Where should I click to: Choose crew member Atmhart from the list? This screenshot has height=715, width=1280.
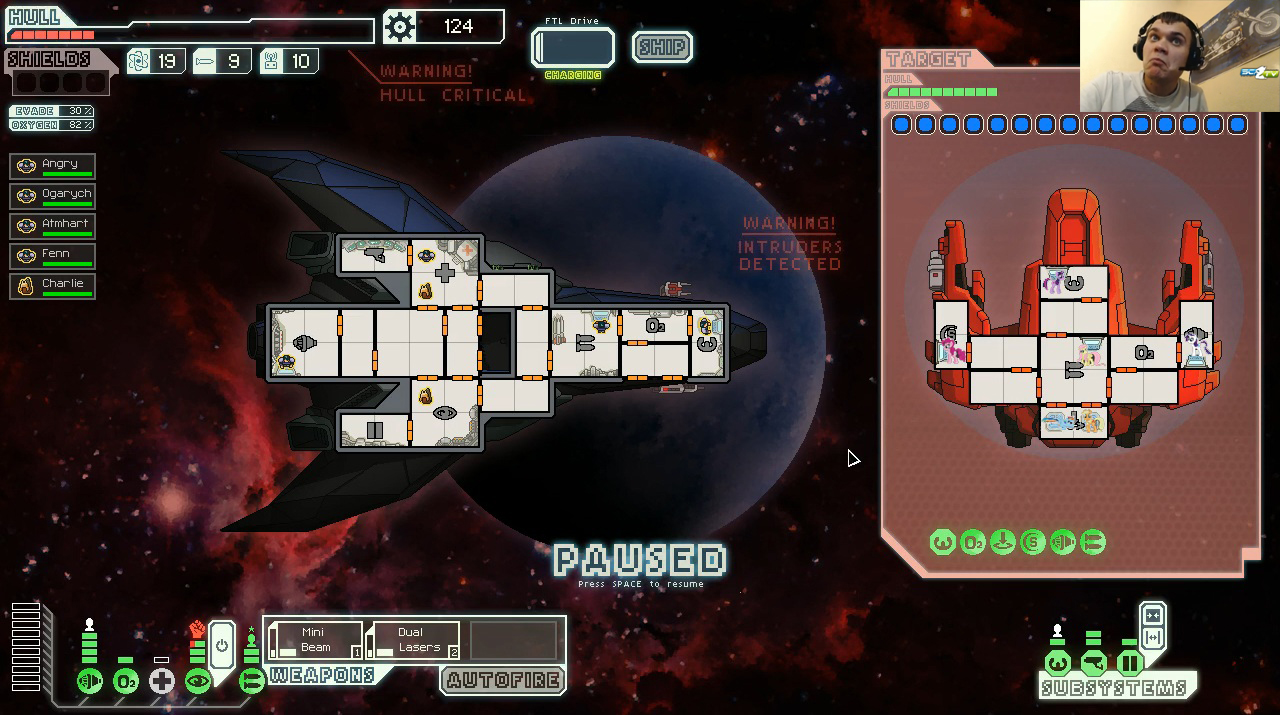52,225
